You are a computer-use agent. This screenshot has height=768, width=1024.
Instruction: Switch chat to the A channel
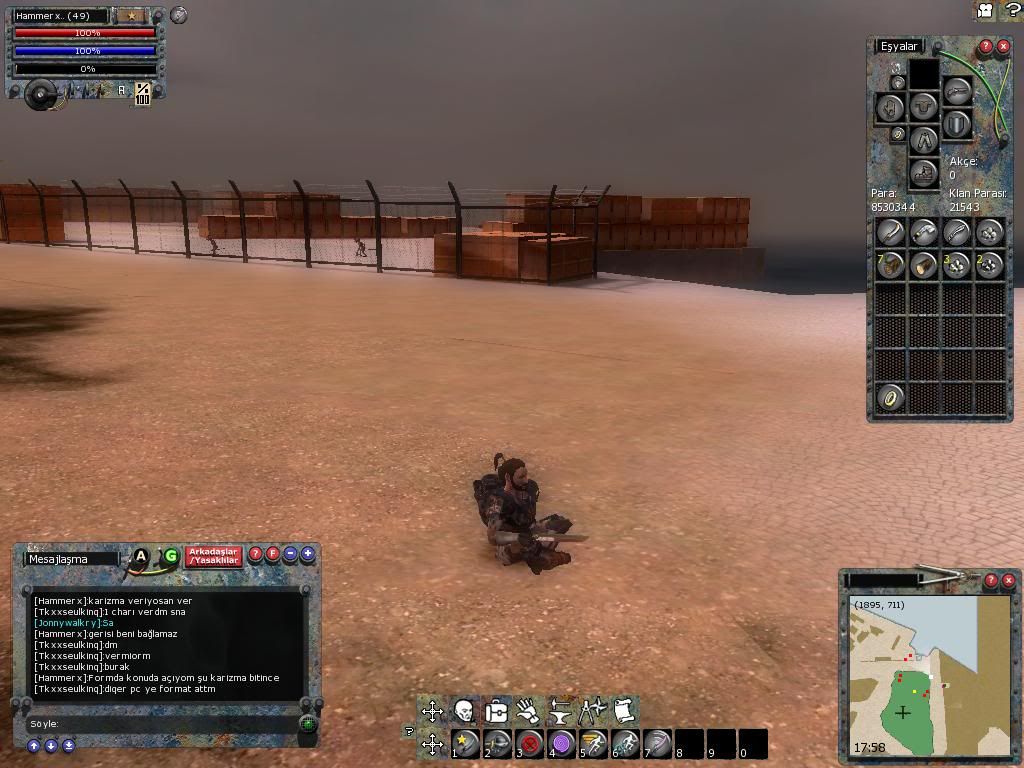click(141, 556)
